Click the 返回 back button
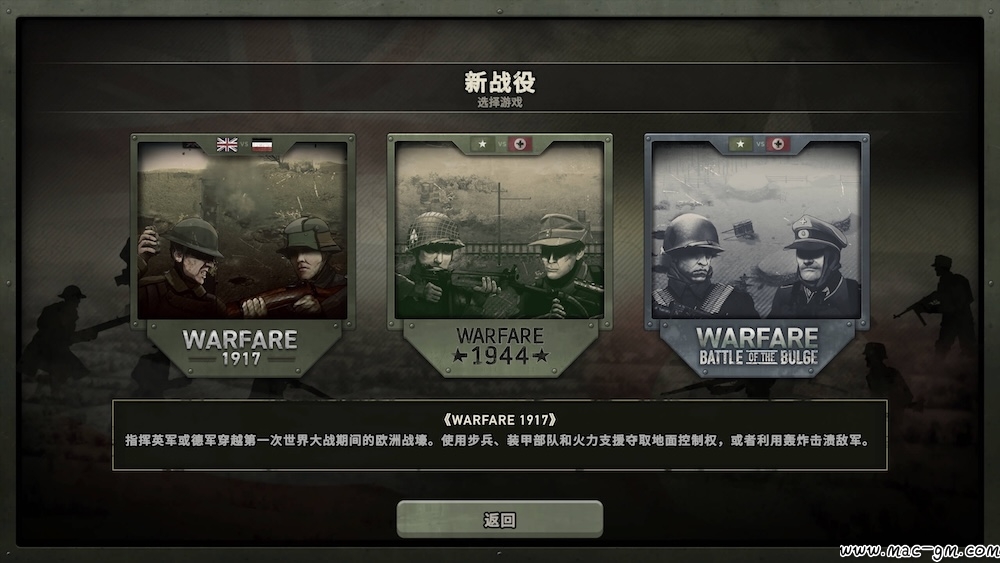 pos(499,519)
